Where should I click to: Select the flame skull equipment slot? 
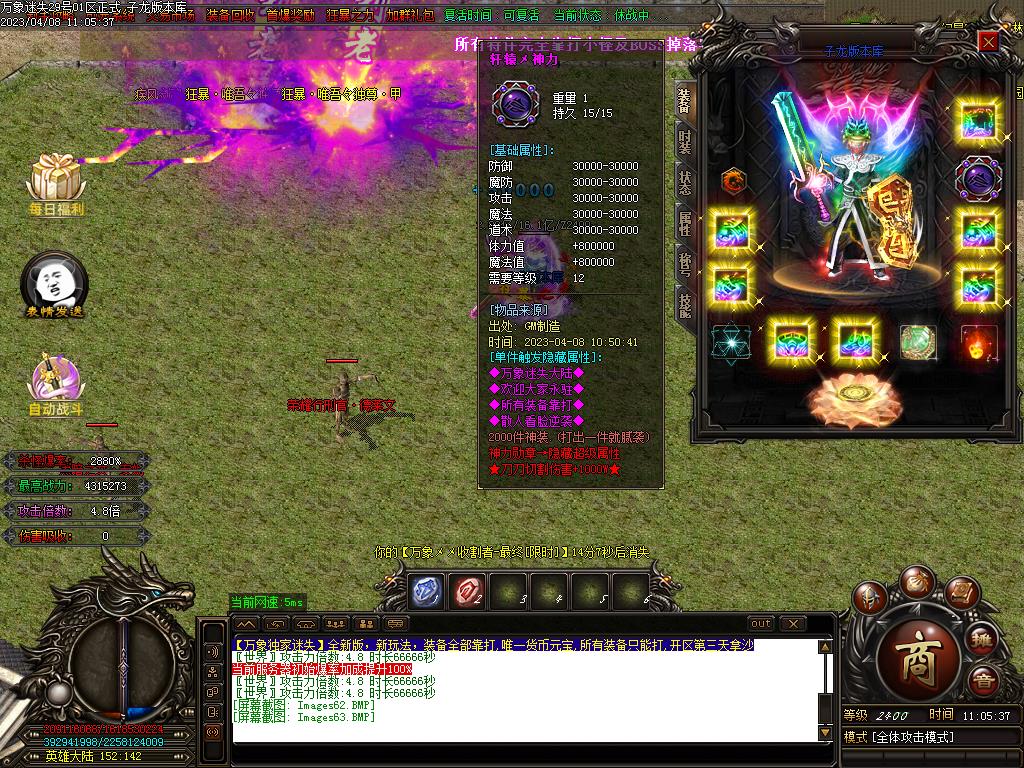[978, 343]
